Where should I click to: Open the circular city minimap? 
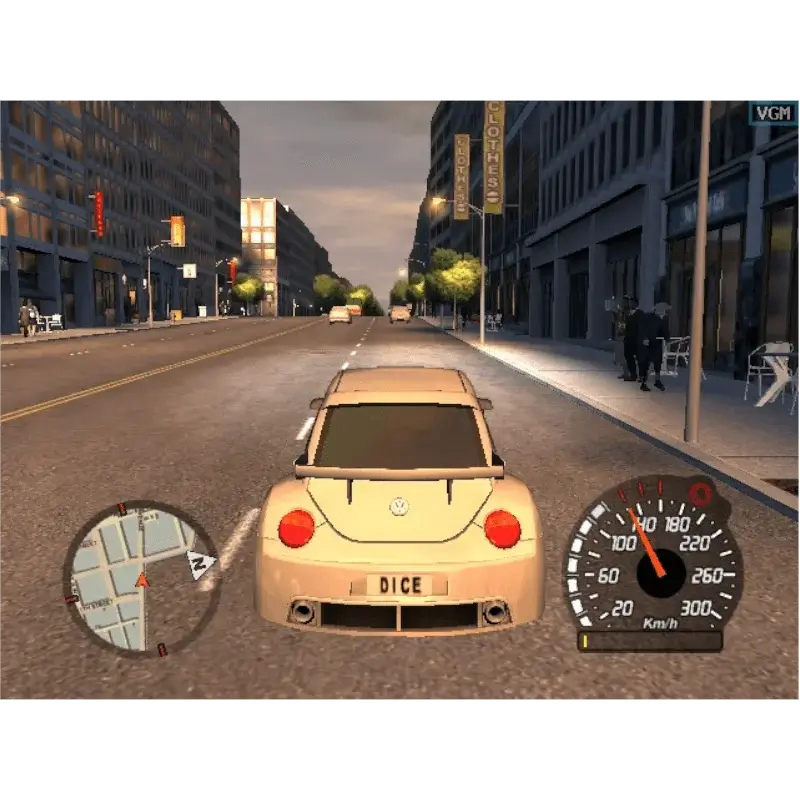pyautogui.click(x=142, y=578)
